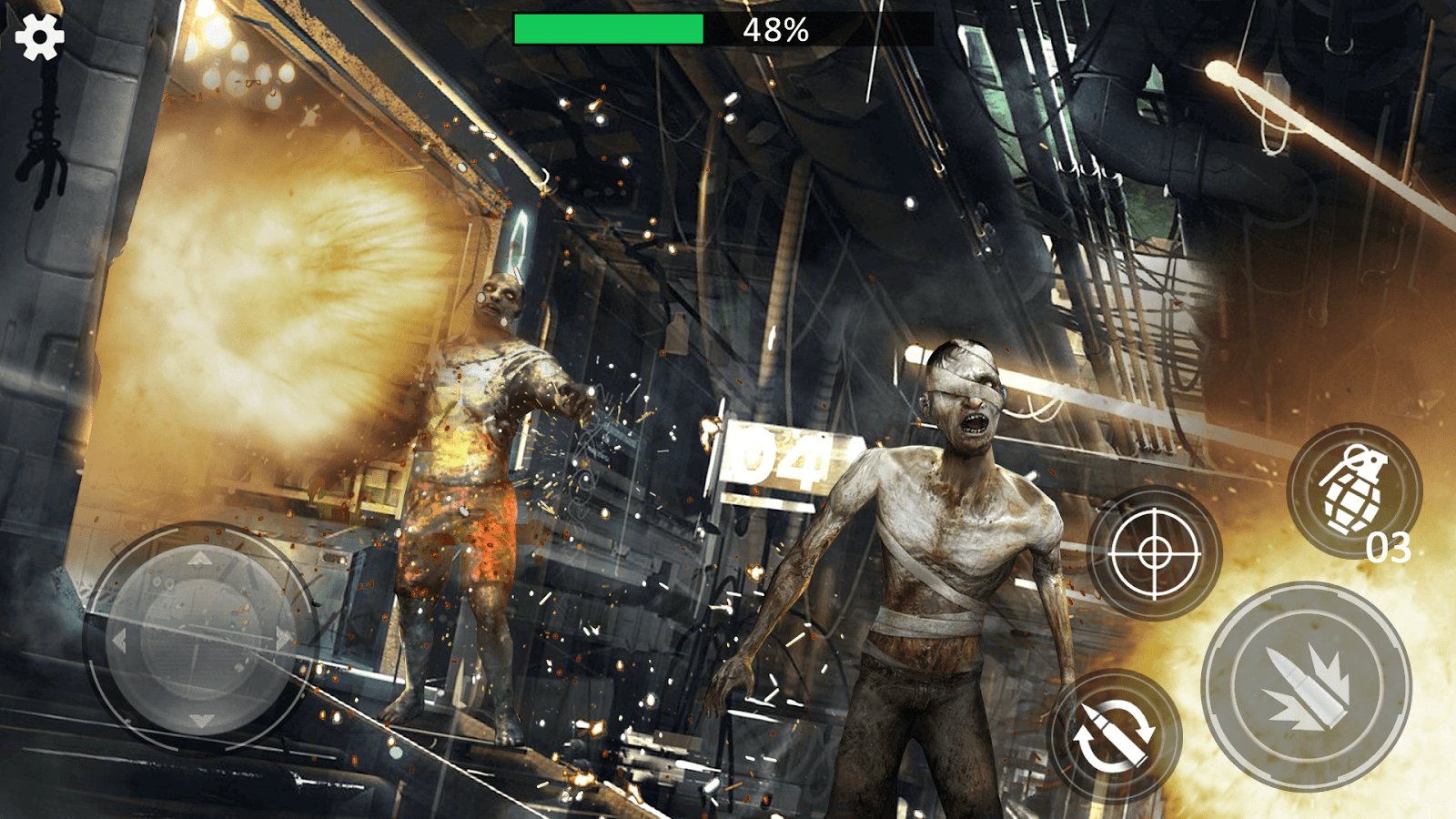The width and height of the screenshot is (1456, 819).
Task: Open the settings gear menu
Action: [x=38, y=38]
